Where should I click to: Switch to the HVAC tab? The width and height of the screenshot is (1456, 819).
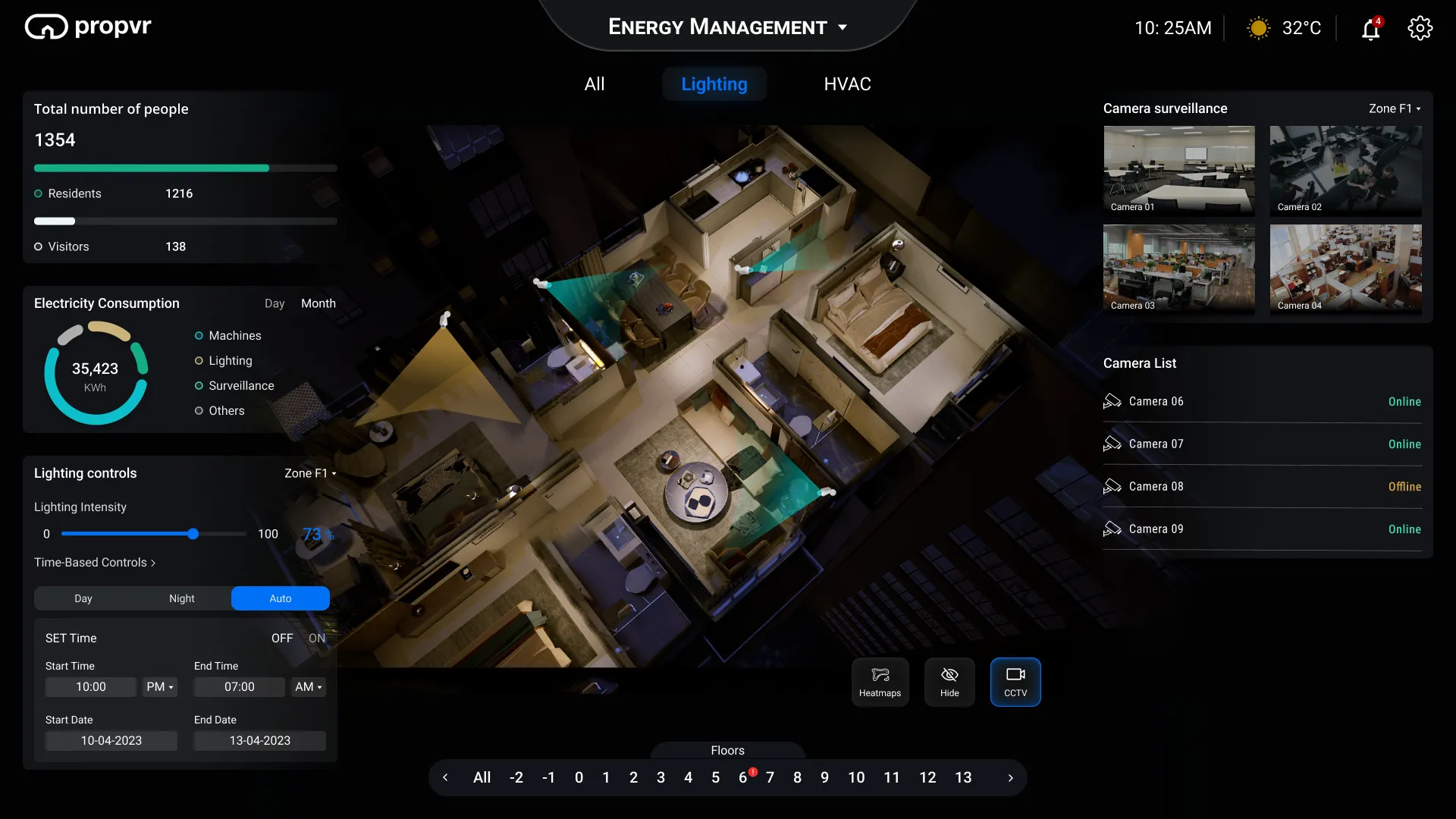(x=847, y=84)
